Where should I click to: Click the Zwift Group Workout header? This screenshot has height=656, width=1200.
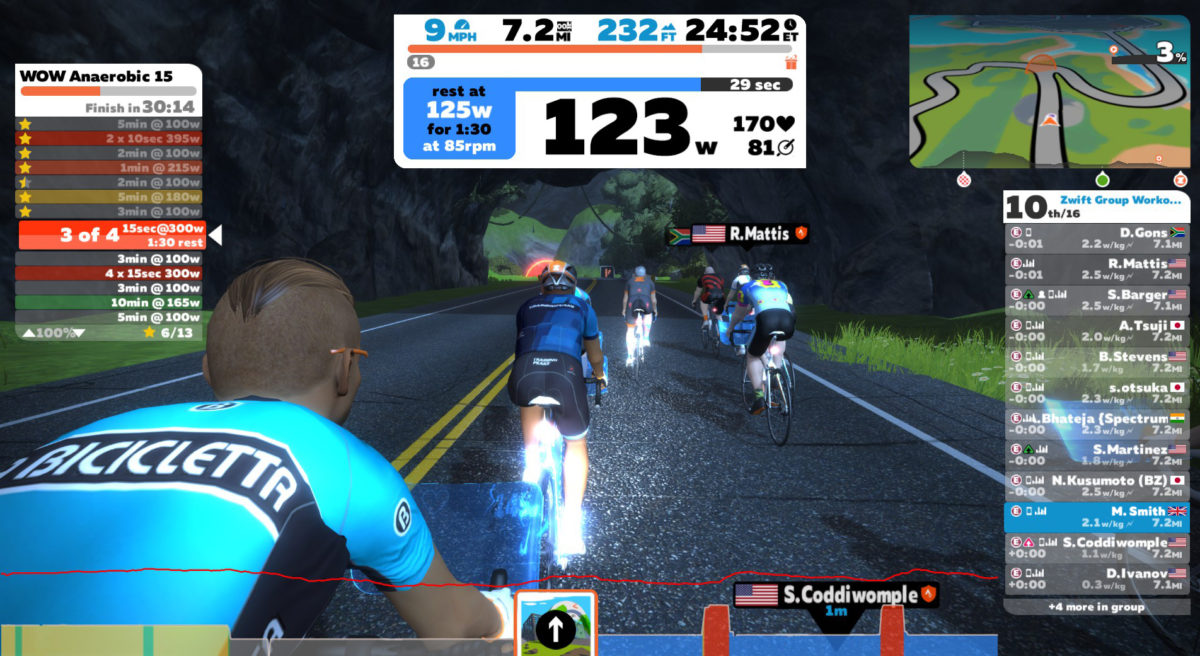click(1118, 200)
